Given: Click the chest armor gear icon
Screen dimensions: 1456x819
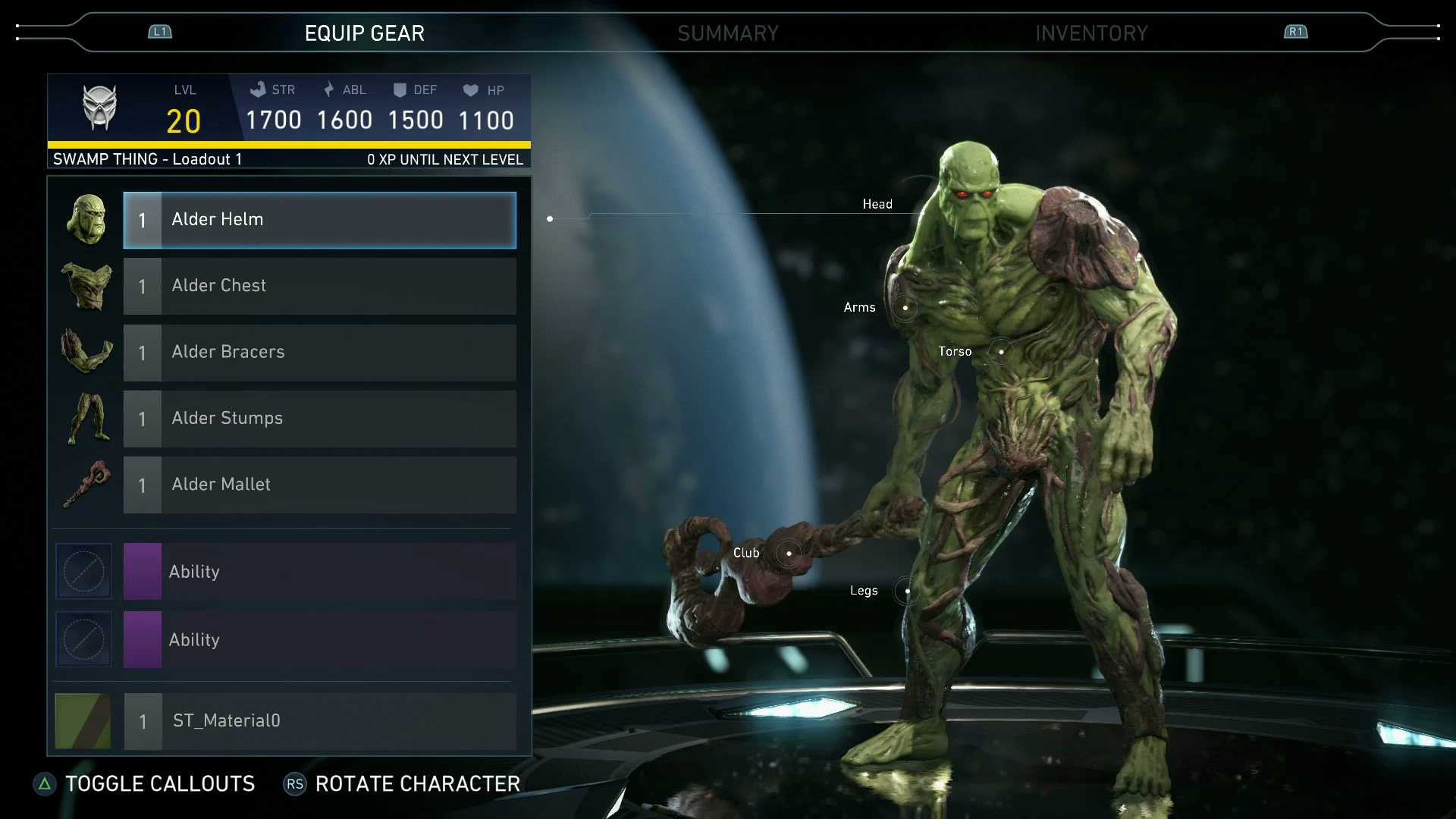Looking at the screenshot, I should tap(86, 286).
